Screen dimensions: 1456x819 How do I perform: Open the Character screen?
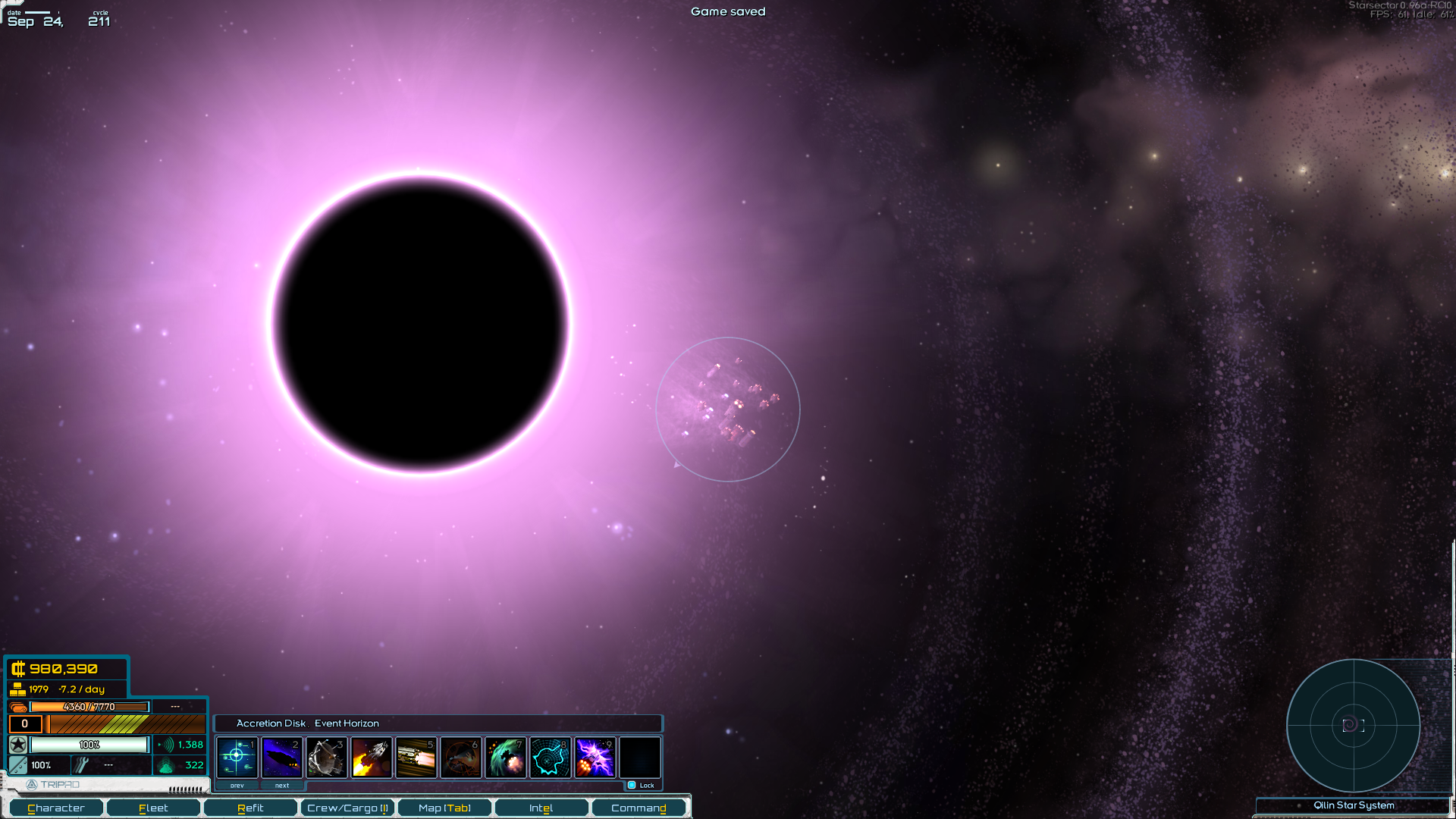click(x=56, y=808)
